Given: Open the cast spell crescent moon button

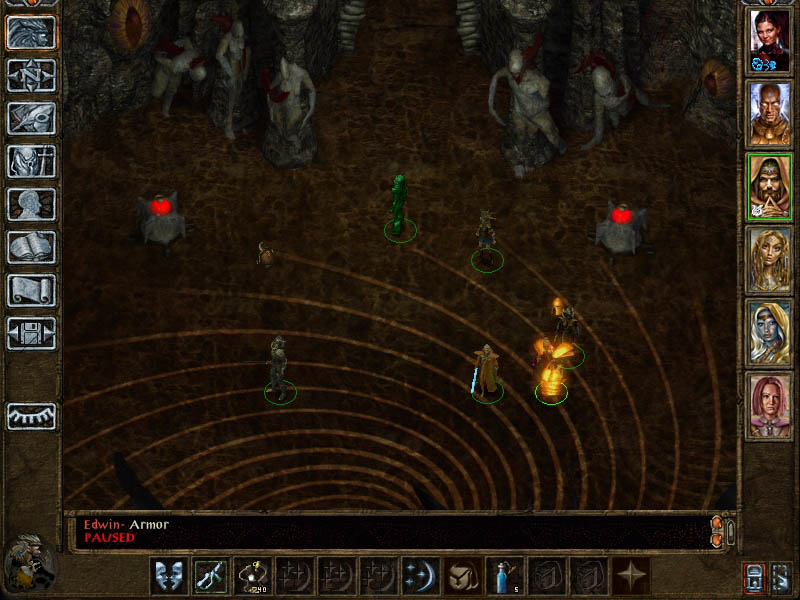Looking at the screenshot, I should 420,576.
